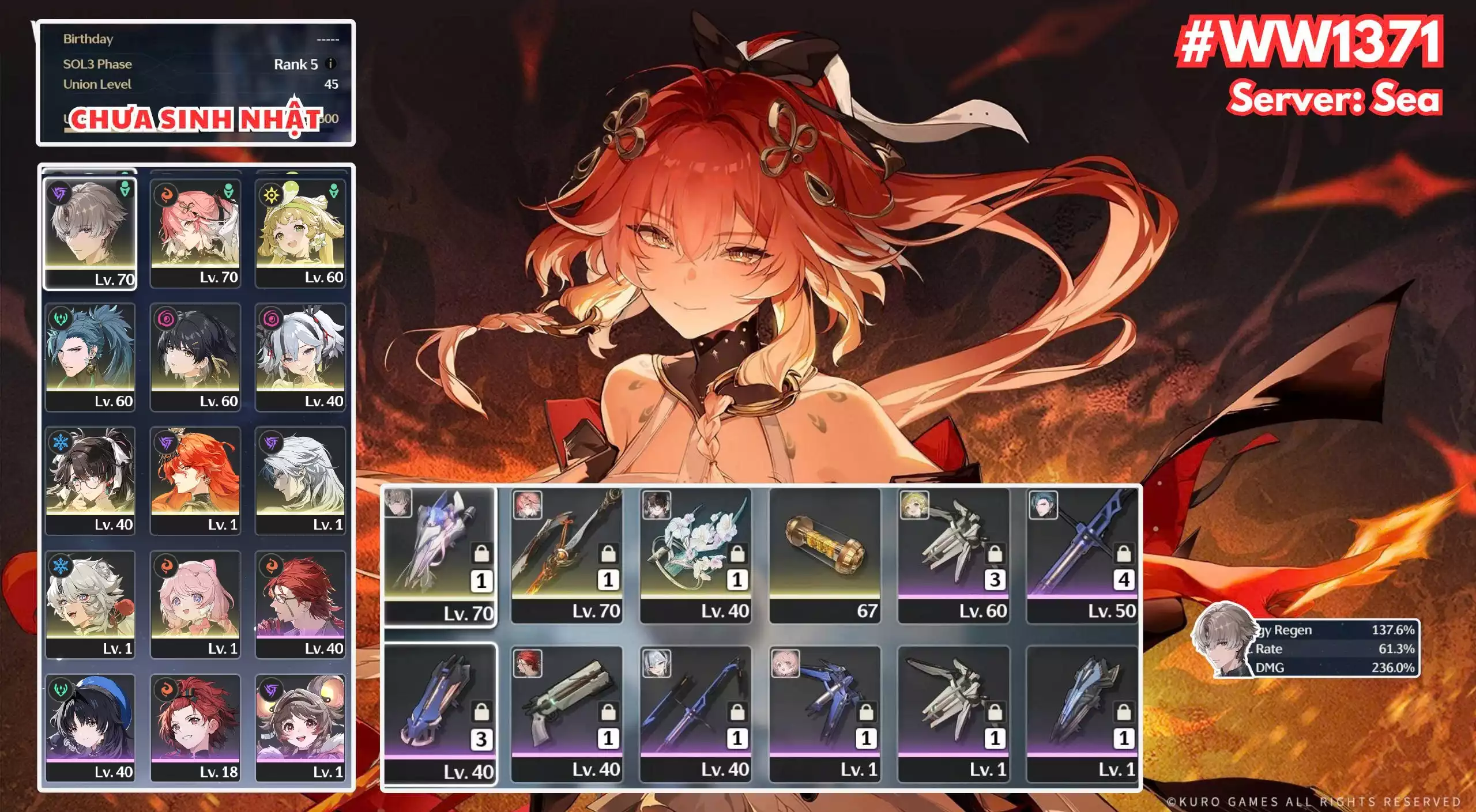Click the Aero element icon on teal-ponytail Lv.60 character
Image resolution: width=1476 pixels, height=812 pixels.
[60, 318]
